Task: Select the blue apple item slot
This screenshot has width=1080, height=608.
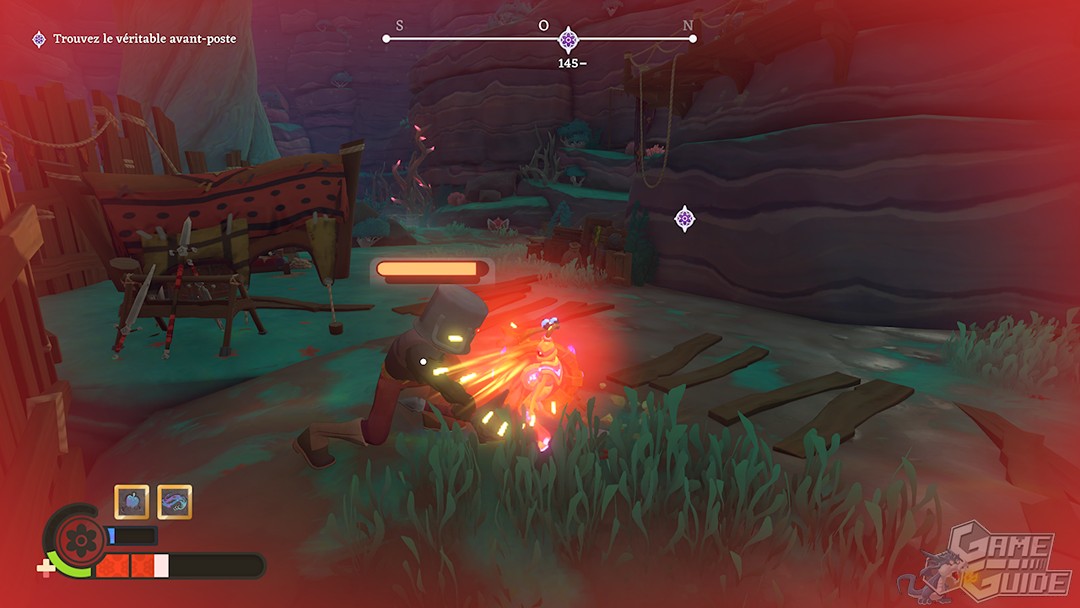Action: coord(131,501)
